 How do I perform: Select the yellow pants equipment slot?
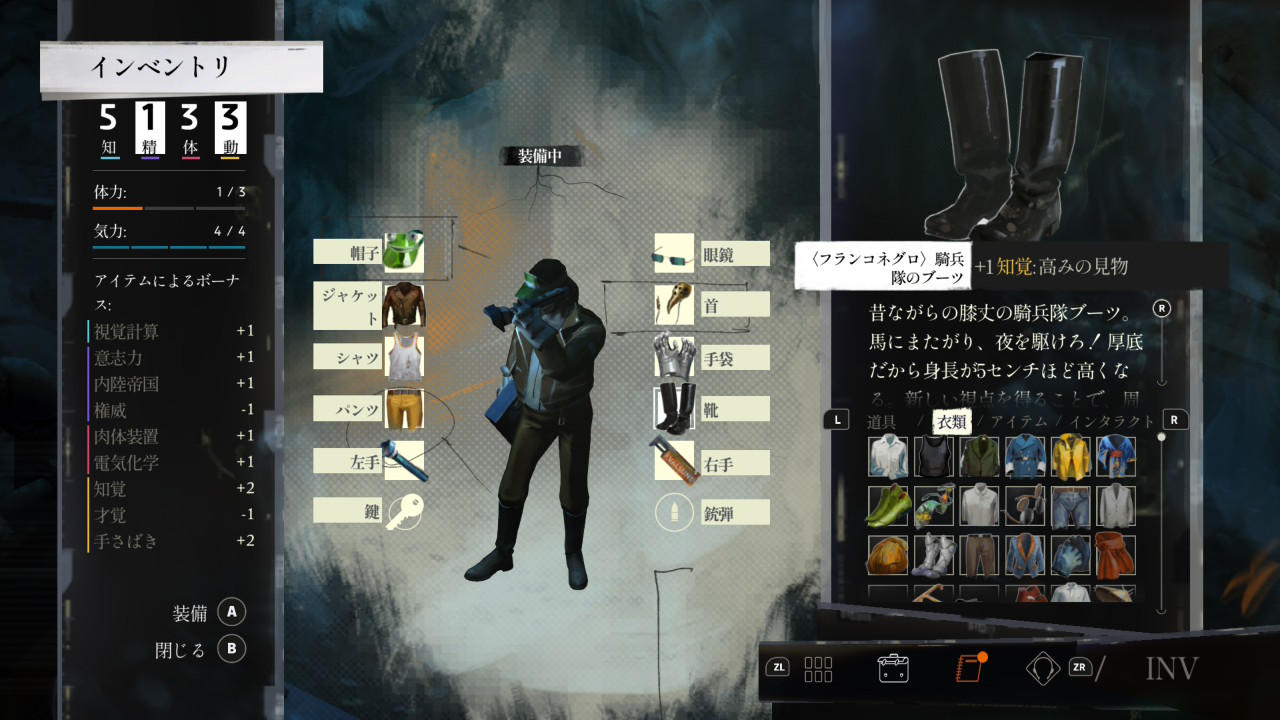click(x=403, y=408)
